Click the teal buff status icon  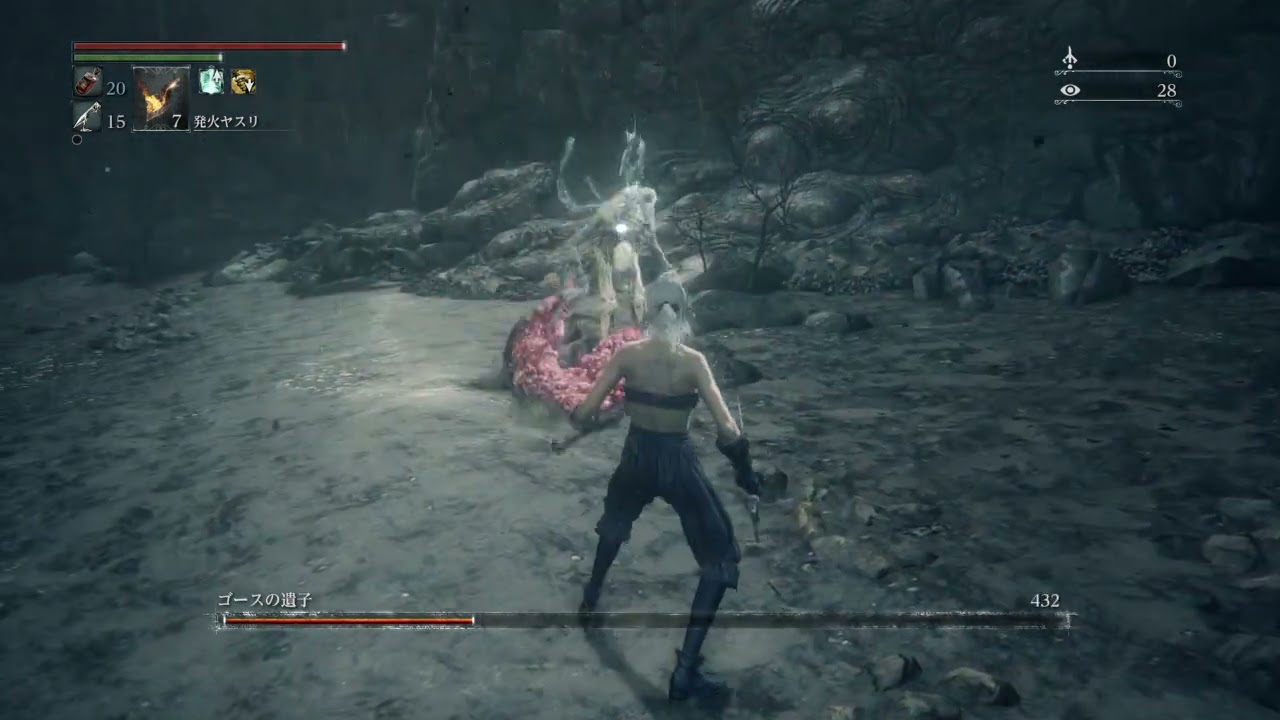click(211, 82)
